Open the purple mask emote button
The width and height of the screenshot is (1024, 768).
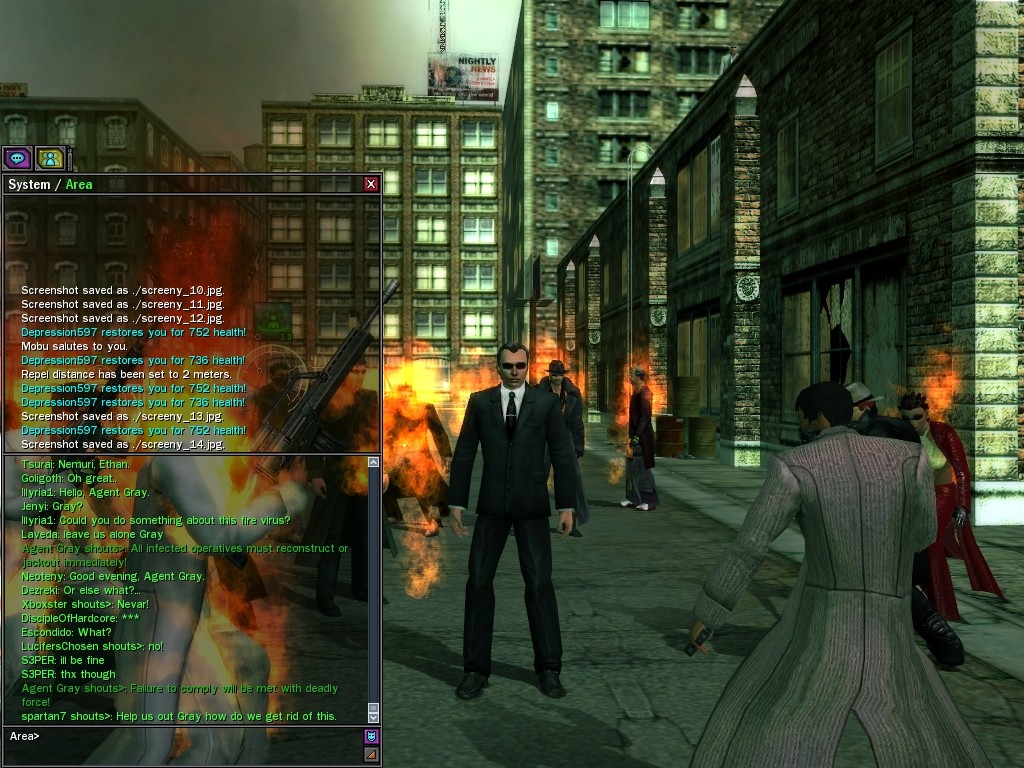coord(371,737)
